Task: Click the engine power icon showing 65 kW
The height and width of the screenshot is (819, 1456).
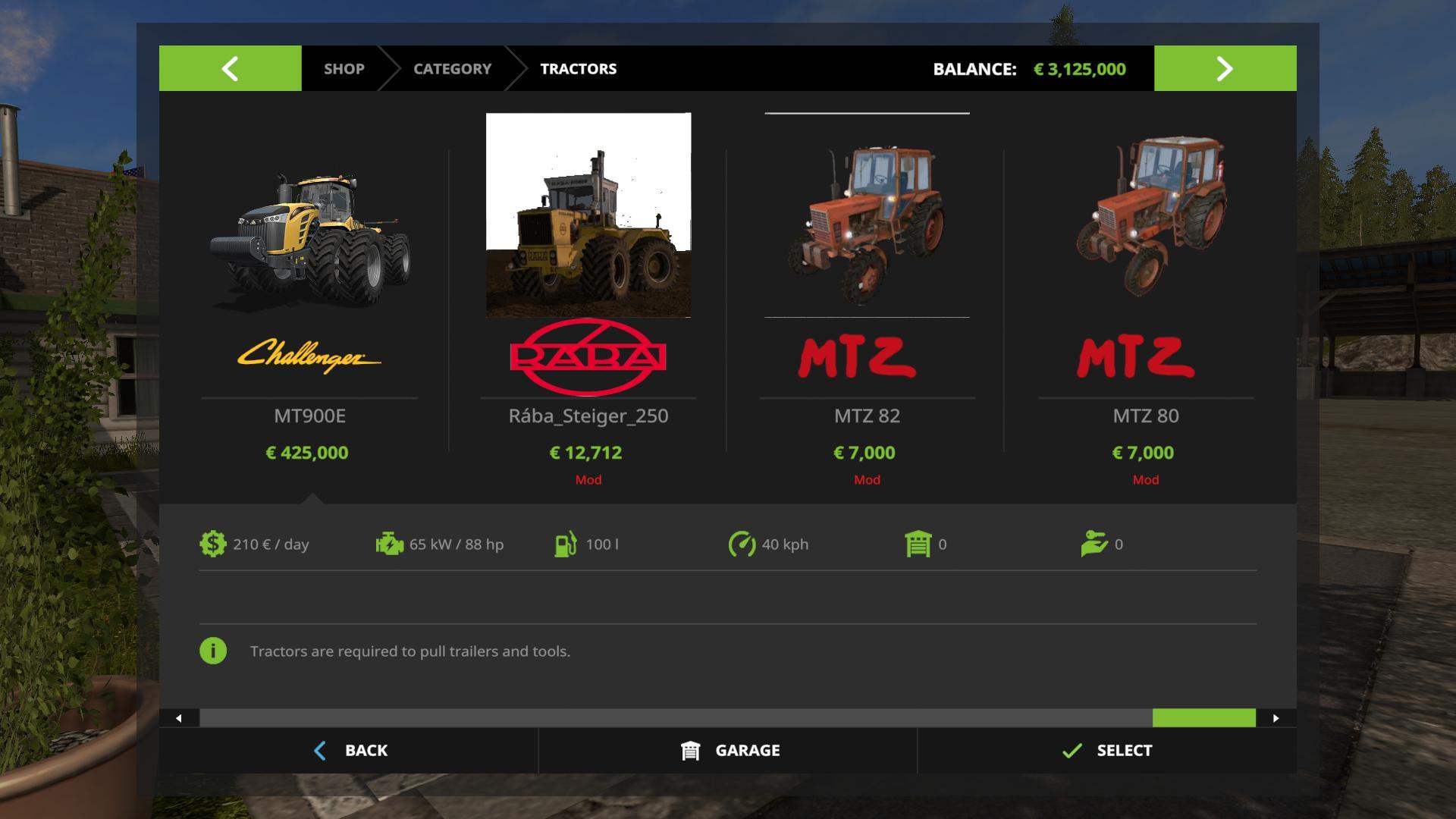Action: [388, 544]
